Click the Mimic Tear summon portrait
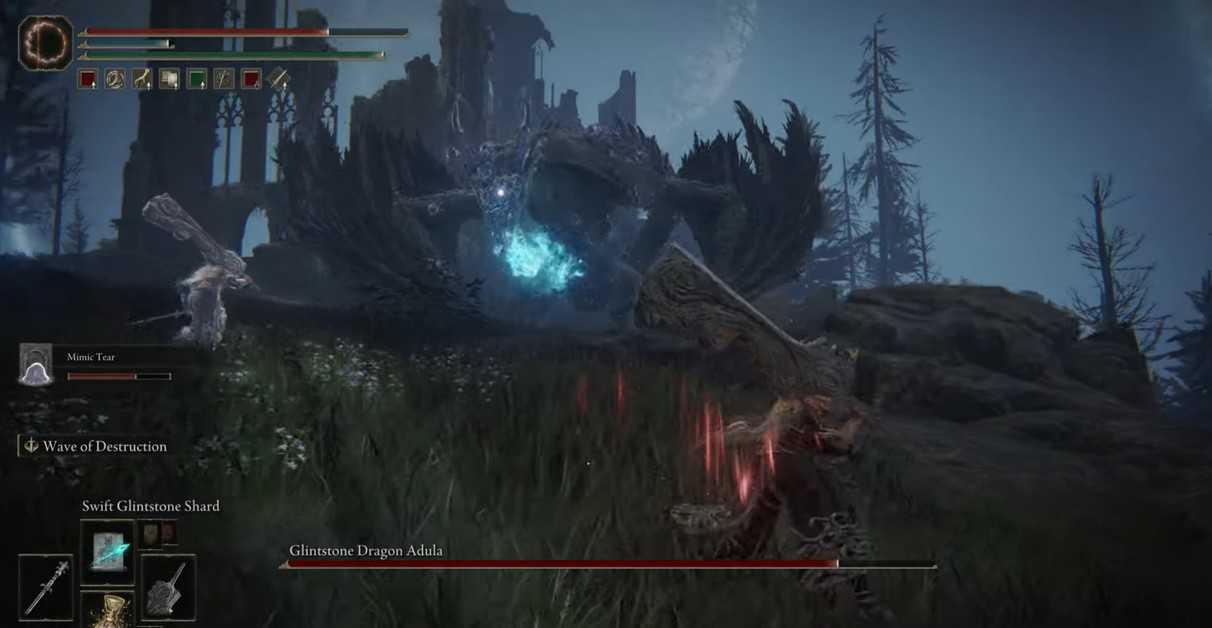Screen dimensions: 1212x628 pyautogui.click(x=36, y=365)
